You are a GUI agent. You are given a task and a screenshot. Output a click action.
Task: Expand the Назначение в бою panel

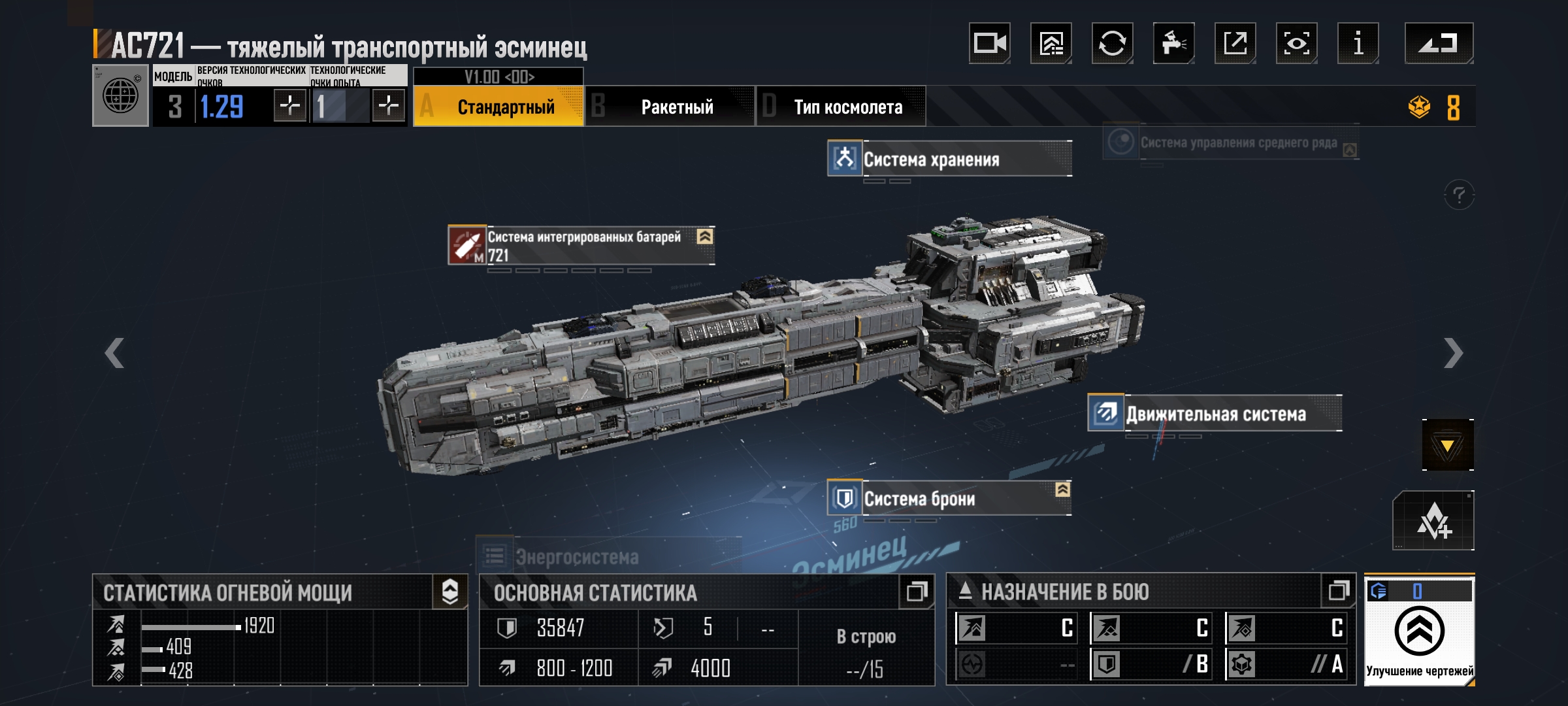(x=1338, y=591)
